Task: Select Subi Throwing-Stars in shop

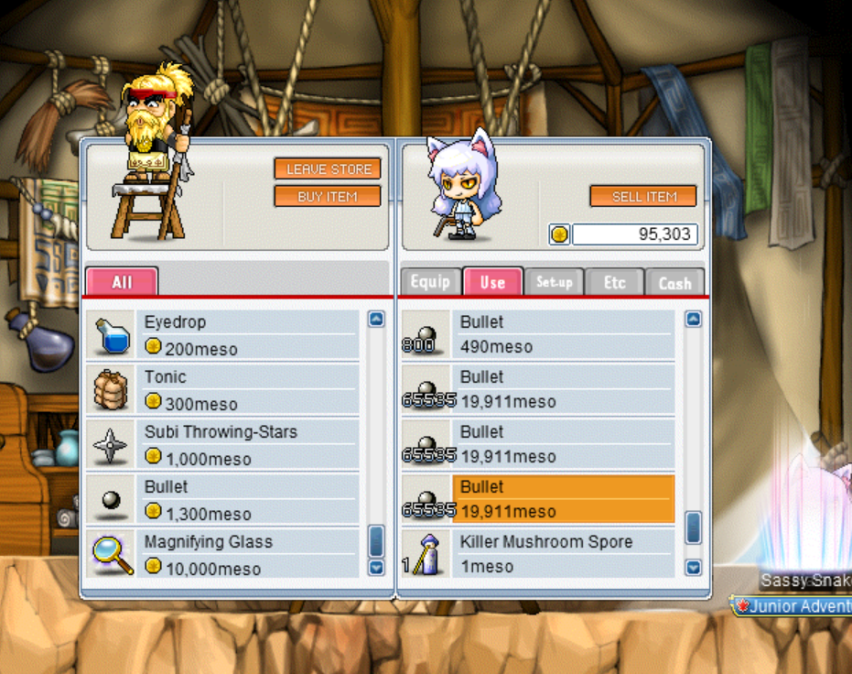Action: 250,444
